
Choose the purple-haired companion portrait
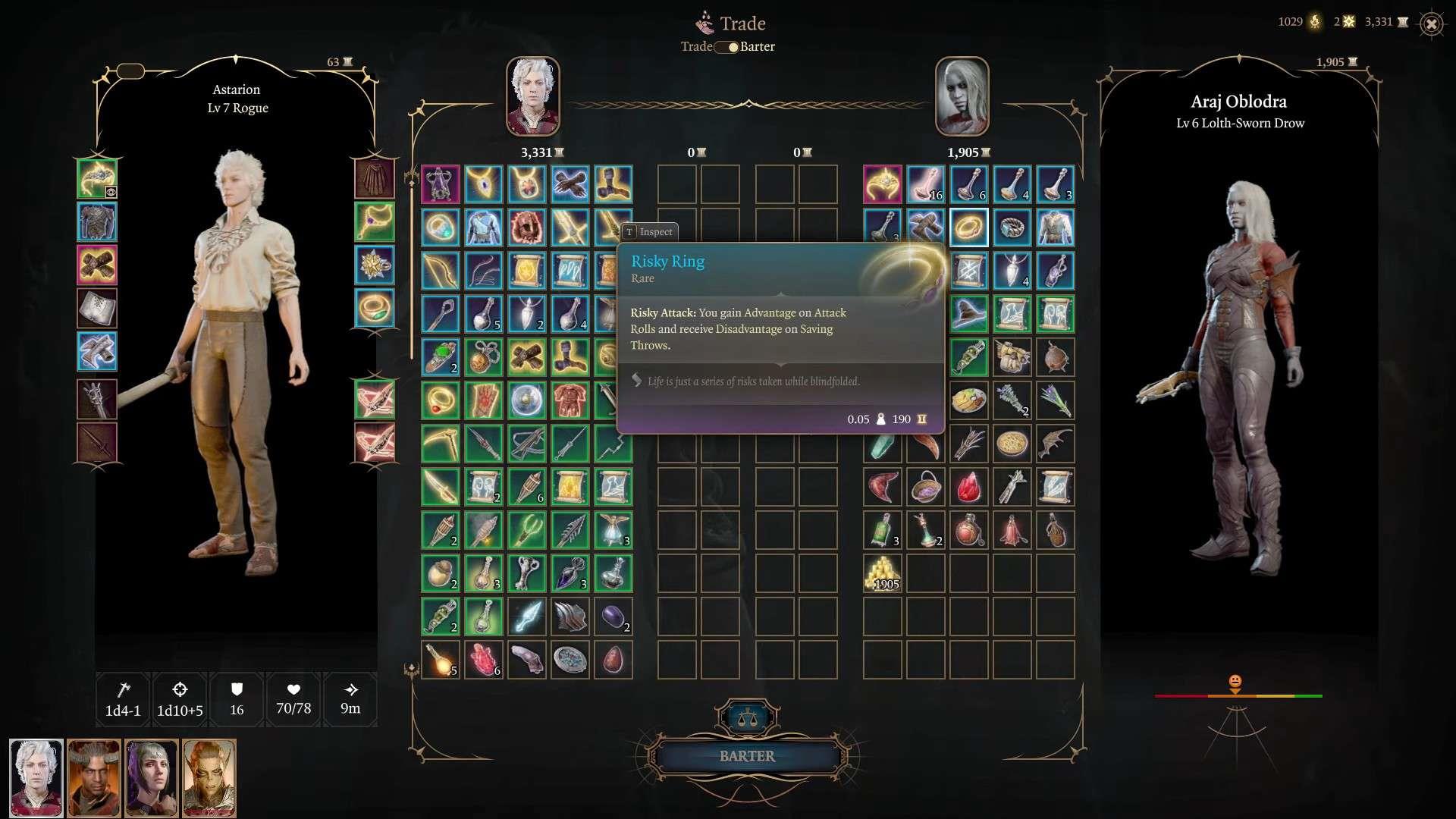[152, 778]
